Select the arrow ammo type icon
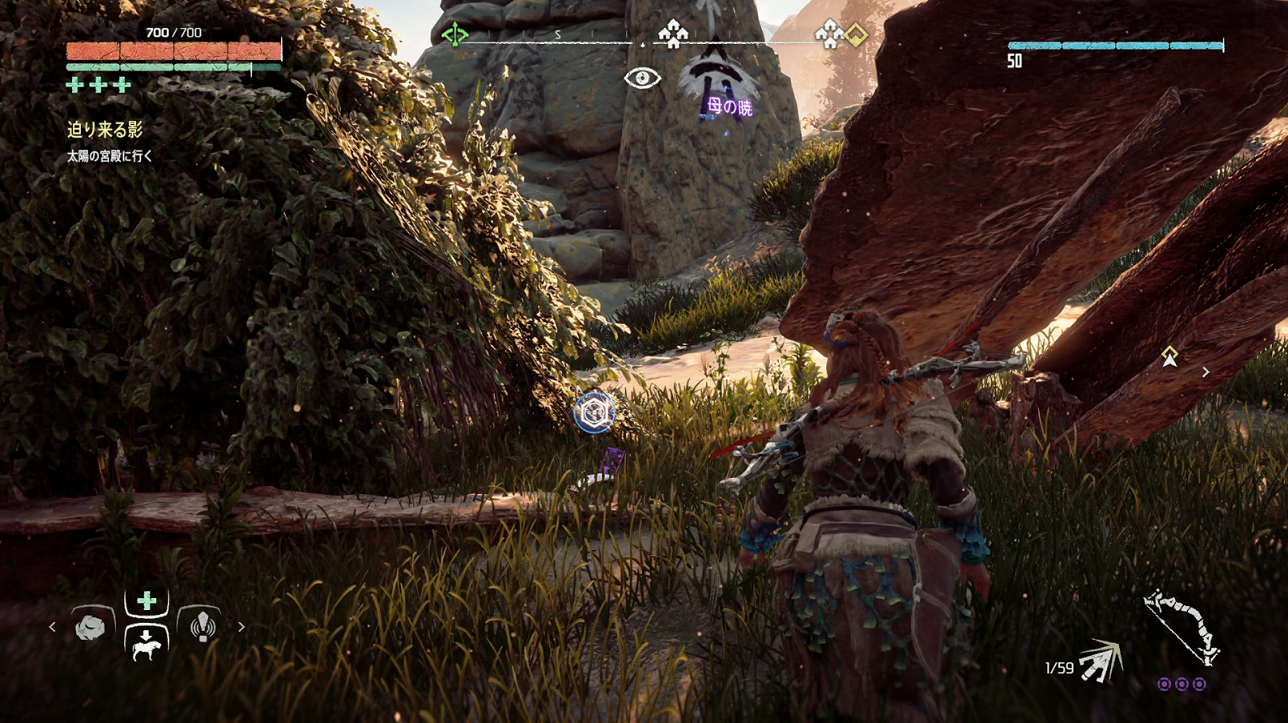Image resolution: width=1288 pixels, height=723 pixels. click(x=1100, y=661)
